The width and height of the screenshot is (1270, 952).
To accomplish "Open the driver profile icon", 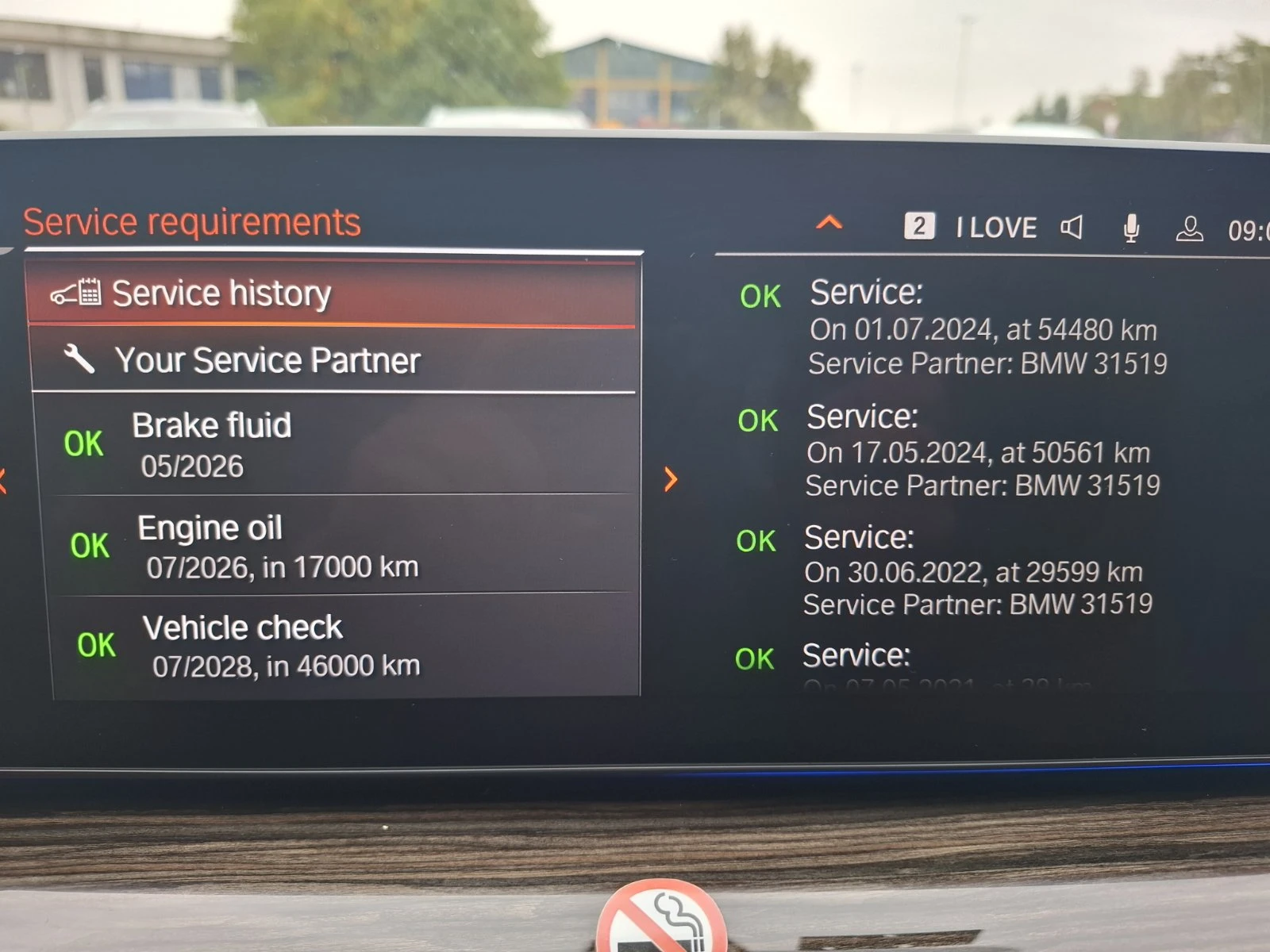I will (x=1188, y=230).
